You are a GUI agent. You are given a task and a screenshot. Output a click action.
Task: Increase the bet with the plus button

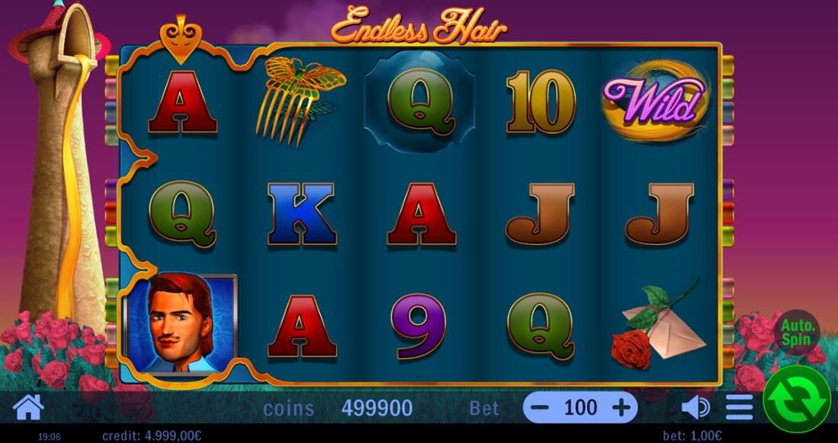[x=621, y=407]
